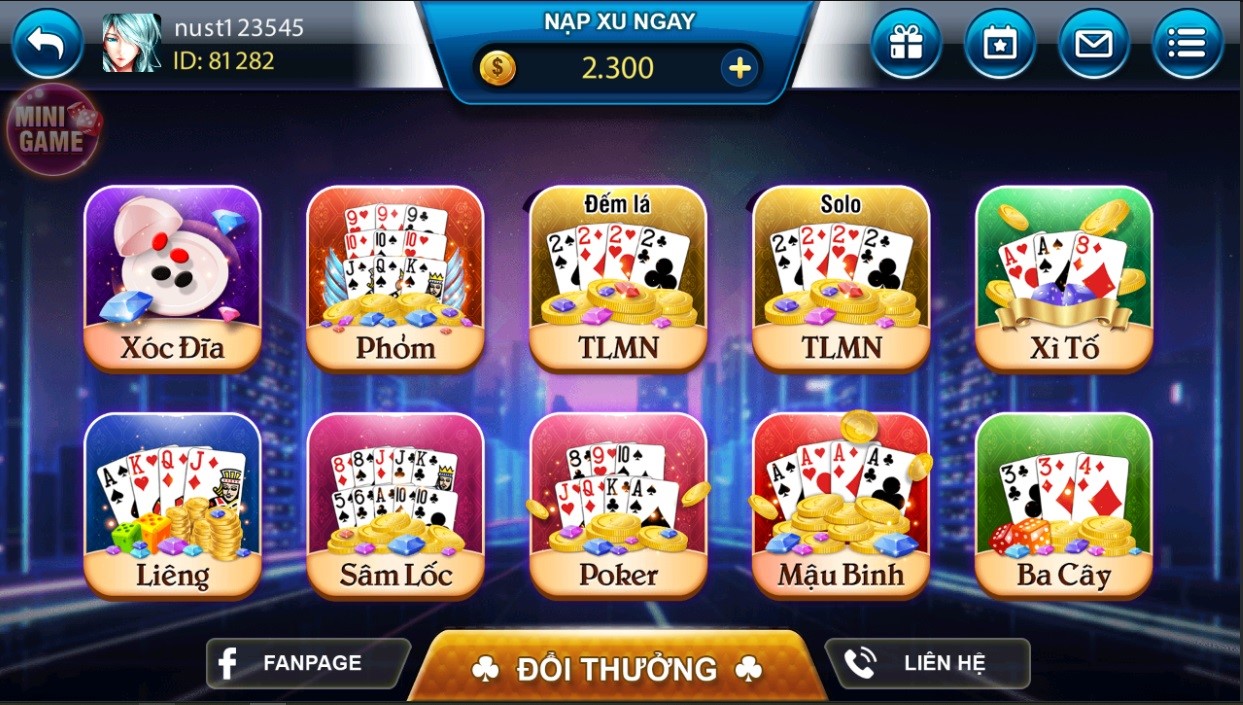
Task: Open the mail inbox
Action: click(1093, 44)
